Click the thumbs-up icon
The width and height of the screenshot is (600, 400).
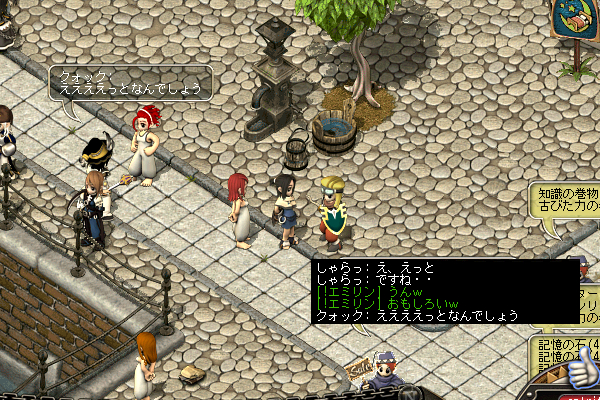point(577,374)
